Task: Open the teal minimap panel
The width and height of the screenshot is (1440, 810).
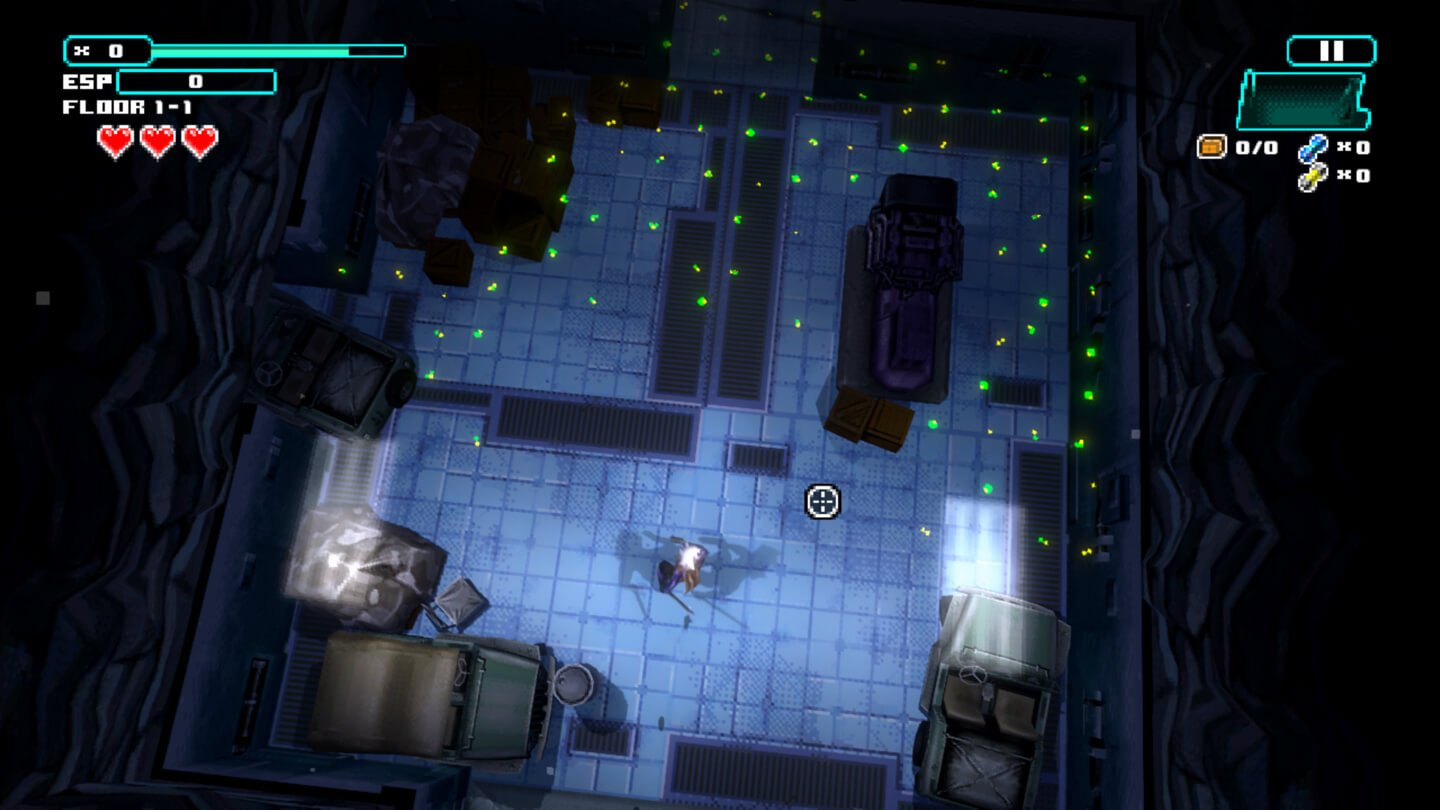Action: (1301, 100)
